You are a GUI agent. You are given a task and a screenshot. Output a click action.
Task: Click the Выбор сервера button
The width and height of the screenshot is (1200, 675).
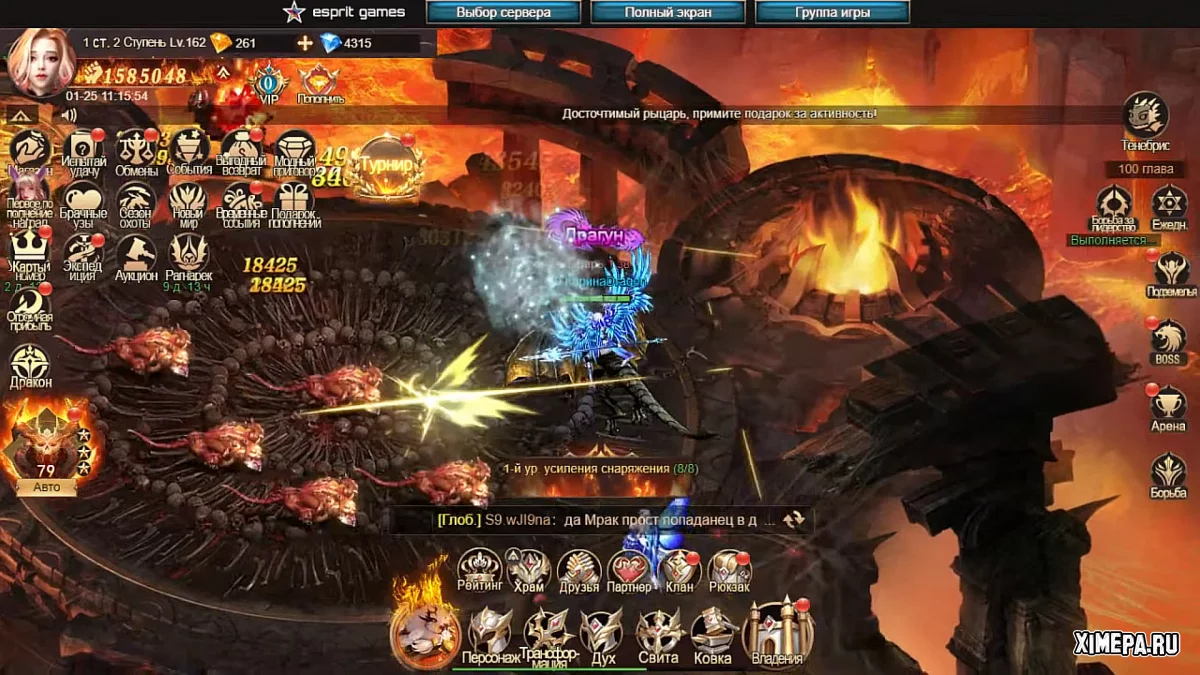tap(504, 13)
